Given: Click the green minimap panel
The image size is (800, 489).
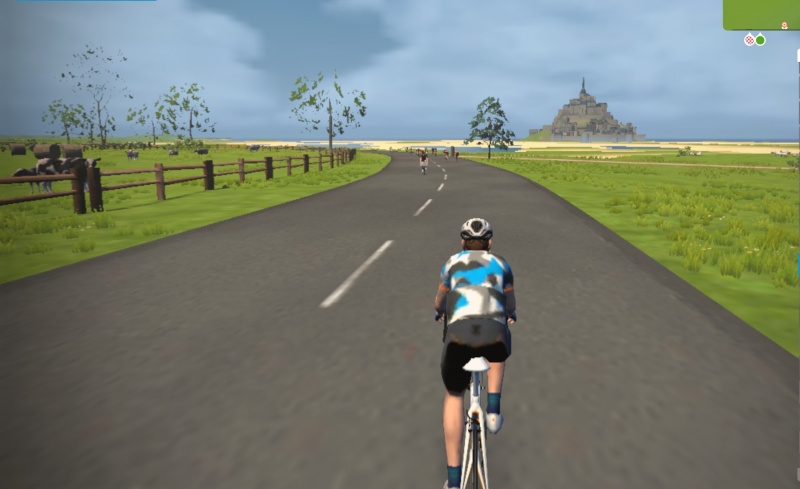Looking at the screenshot, I should click(762, 14).
